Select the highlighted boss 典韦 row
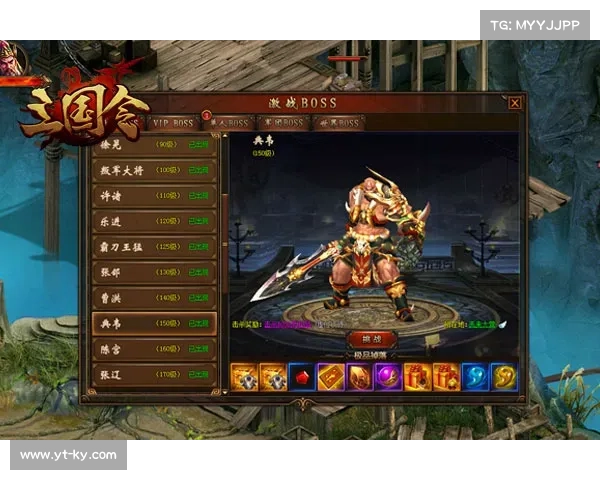The image size is (600, 480). pos(154,323)
